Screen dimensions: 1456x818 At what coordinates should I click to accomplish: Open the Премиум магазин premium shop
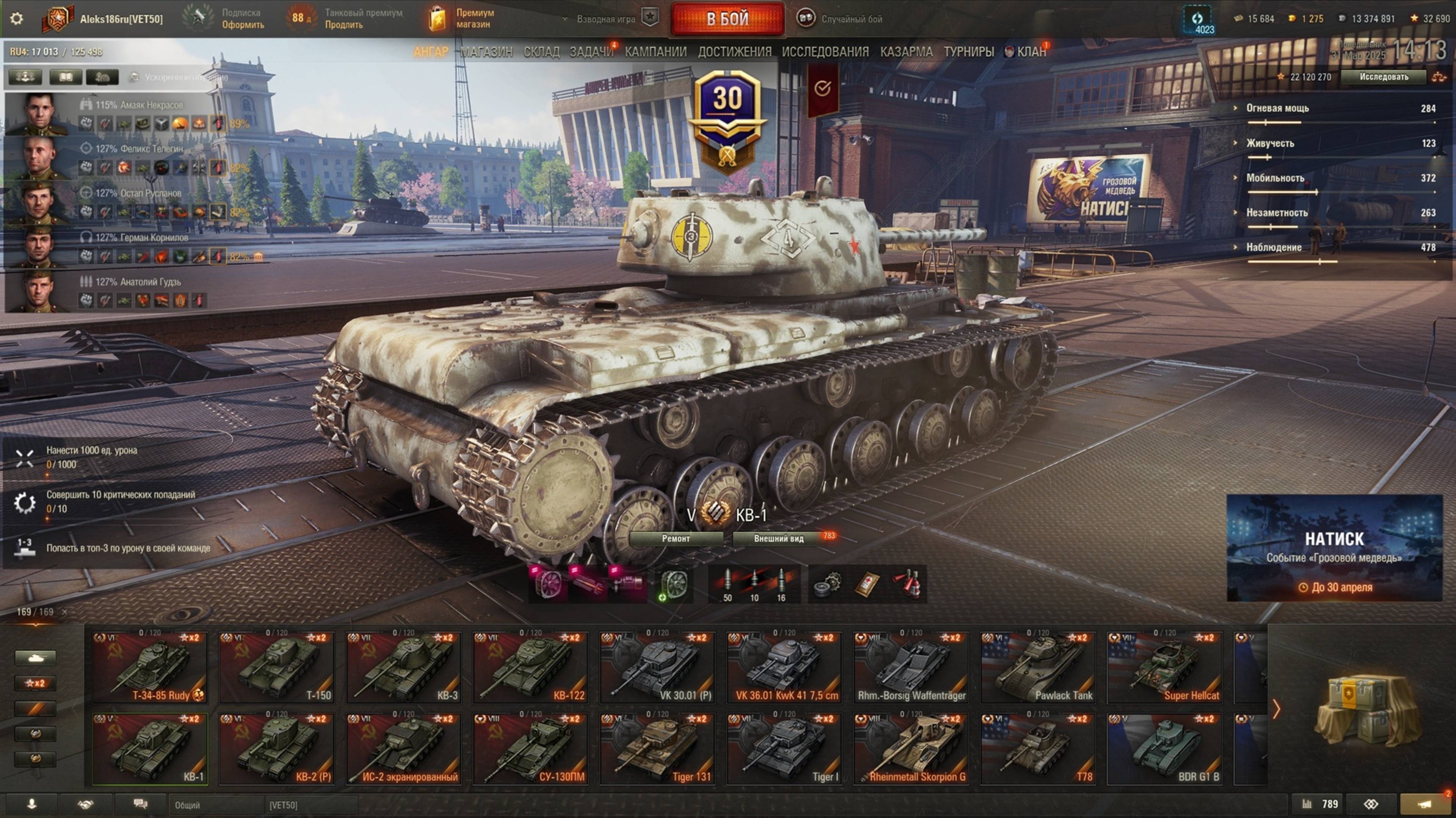pyautogui.click(x=463, y=19)
